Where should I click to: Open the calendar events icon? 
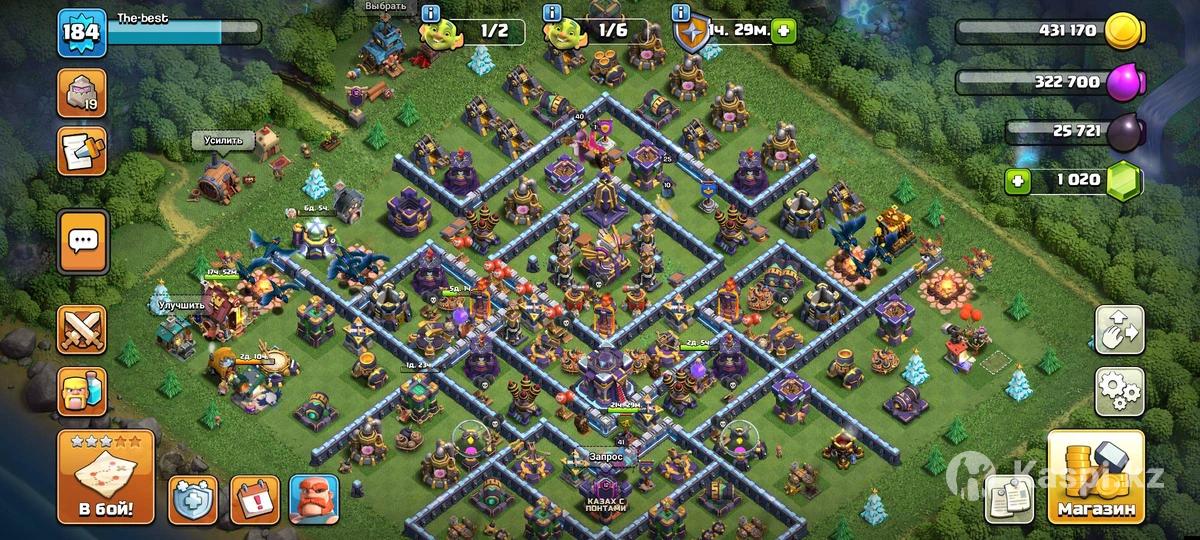254,498
